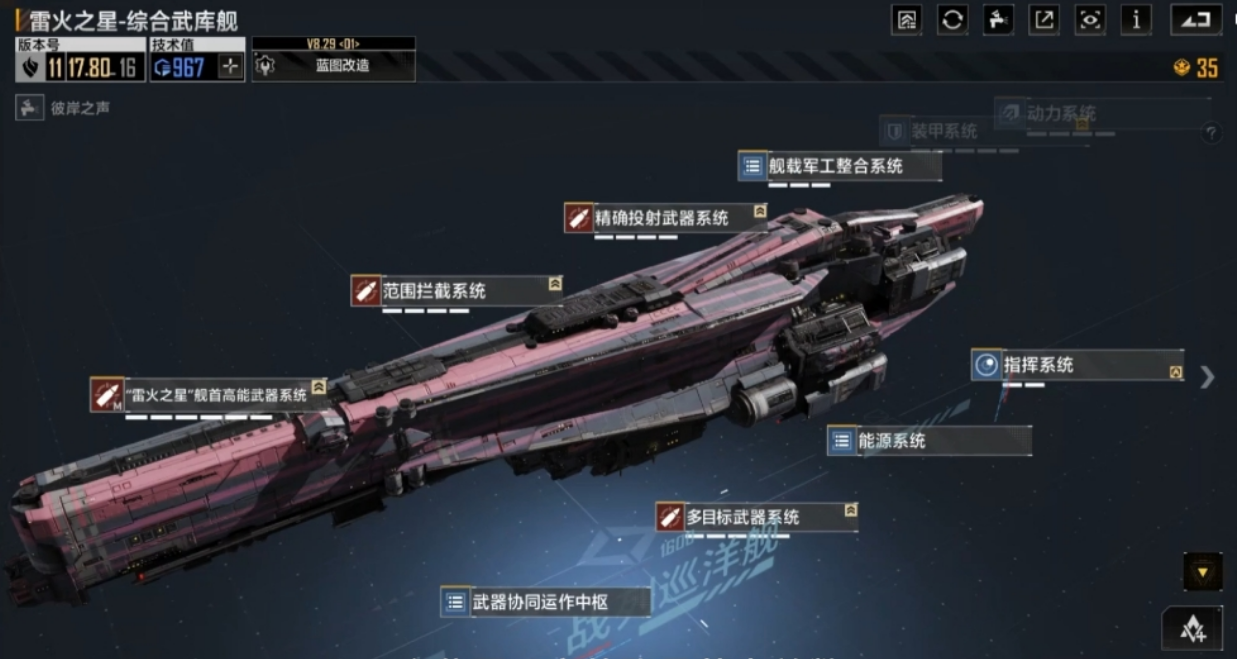Click the circular refresh arrows icon
The height and width of the screenshot is (659, 1237).
pyautogui.click(x=952, y=20)
